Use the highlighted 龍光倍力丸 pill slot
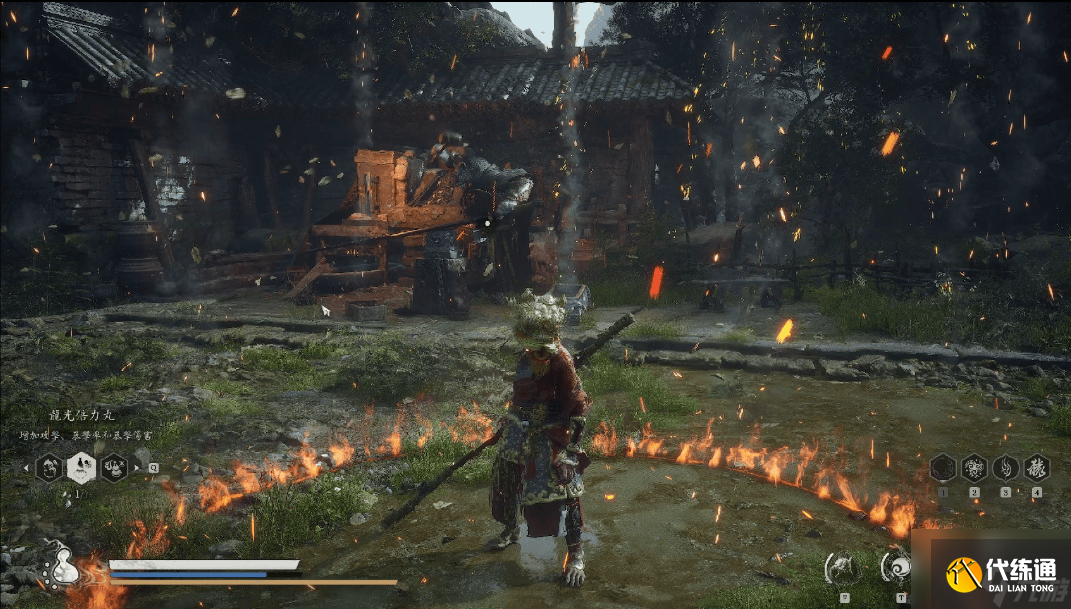Viewport: 1071px width, 609px height. [x=81, y=467]
